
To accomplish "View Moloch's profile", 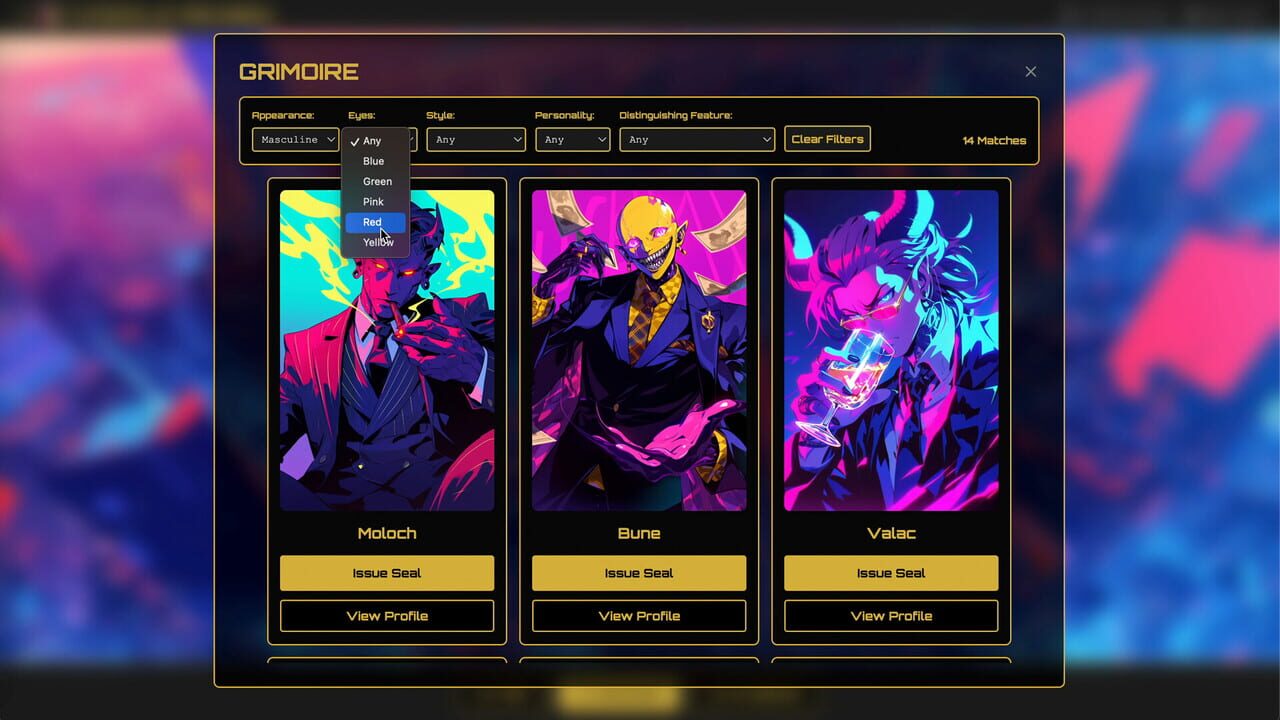I will pos(387,616).
